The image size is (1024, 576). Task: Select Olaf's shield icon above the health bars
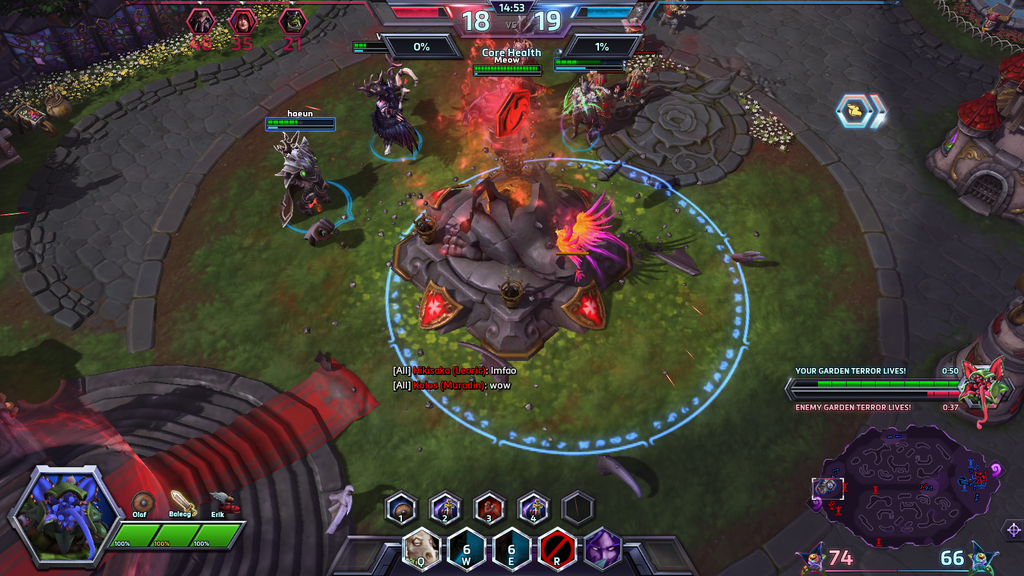pos(144,503)
